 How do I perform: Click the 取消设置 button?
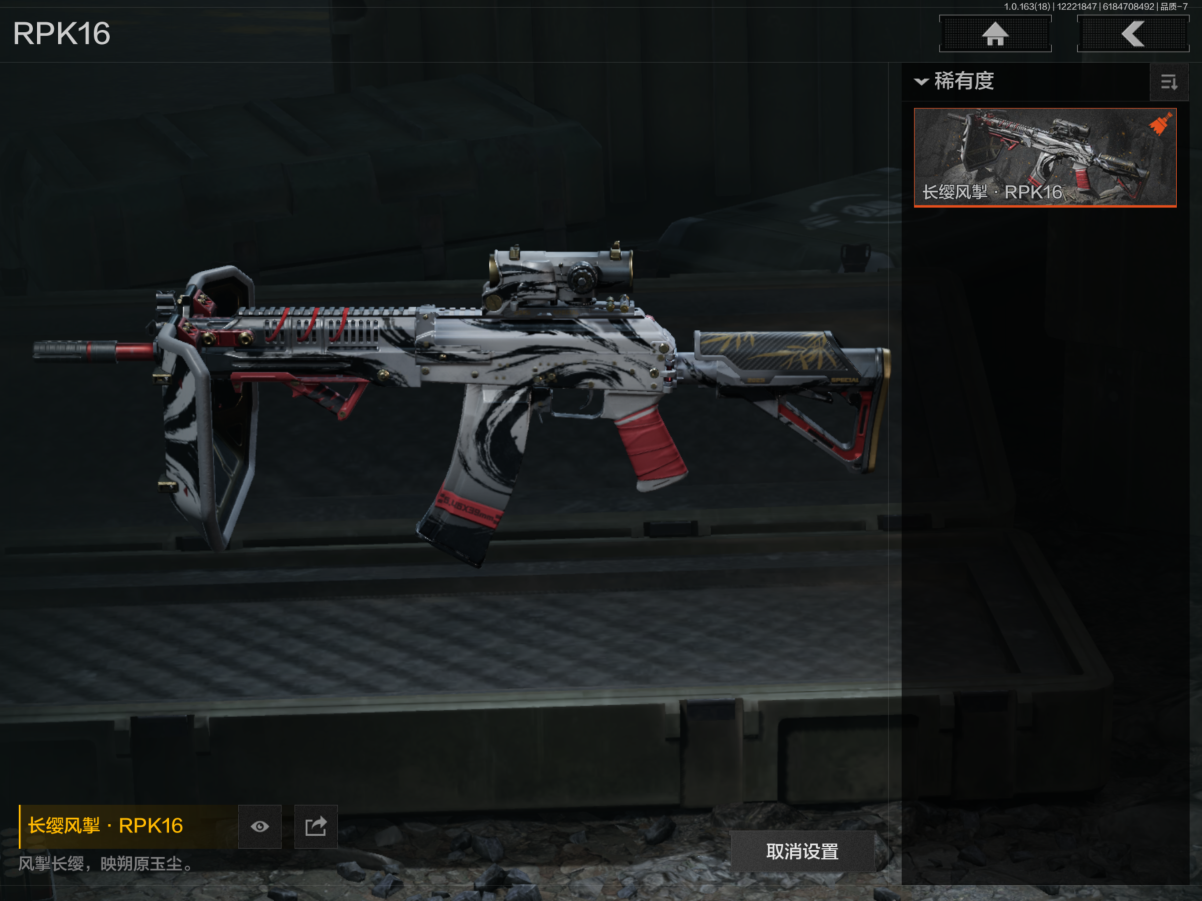coord(802,852)
